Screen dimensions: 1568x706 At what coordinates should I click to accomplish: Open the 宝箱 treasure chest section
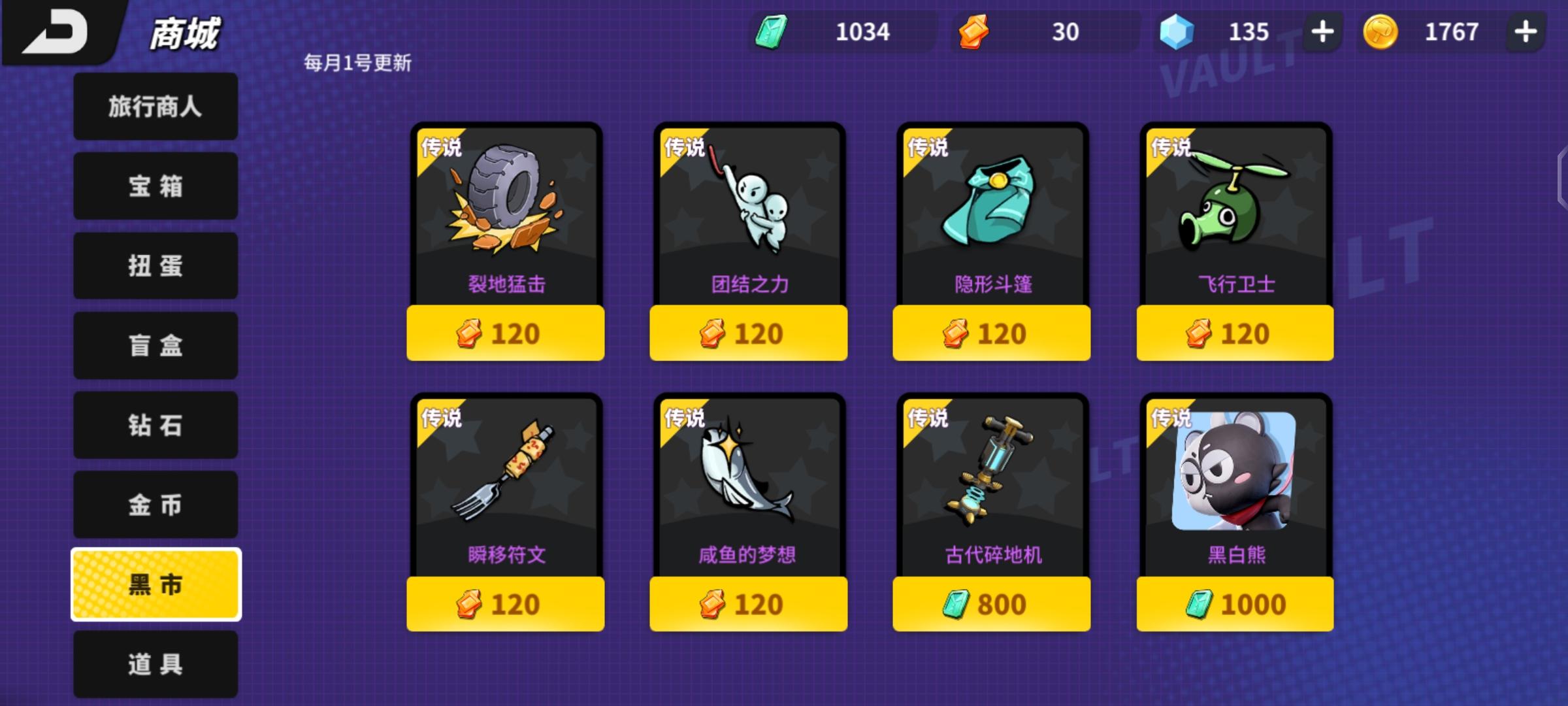click(155, 186)
